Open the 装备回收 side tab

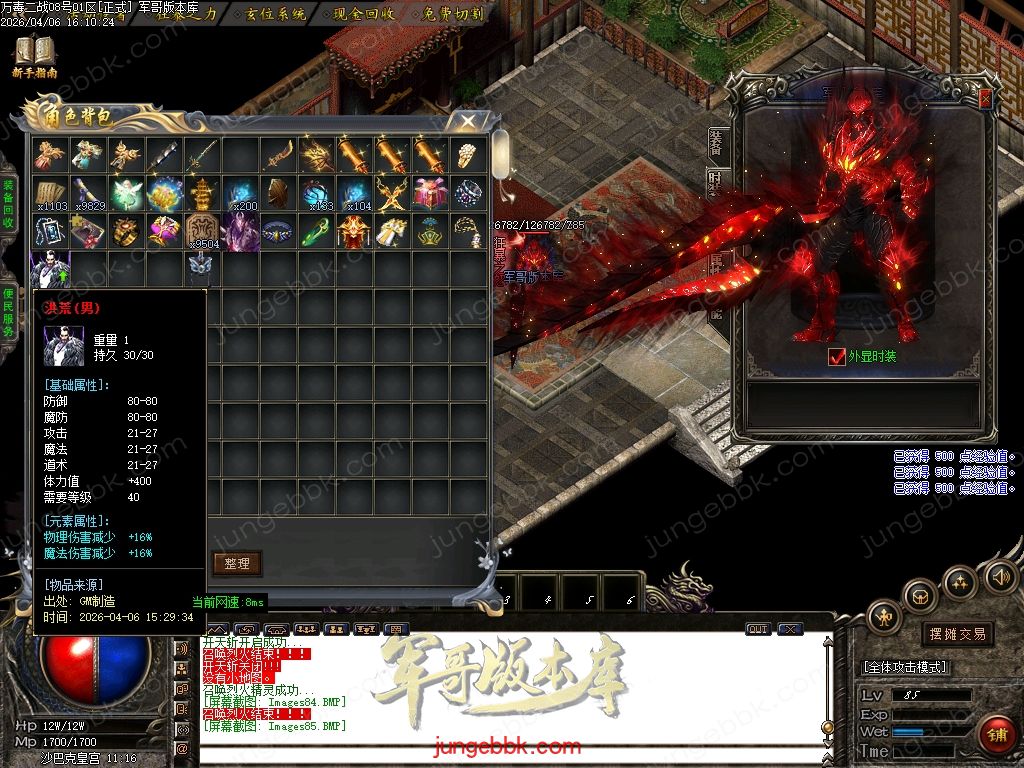tap(8, 205)
